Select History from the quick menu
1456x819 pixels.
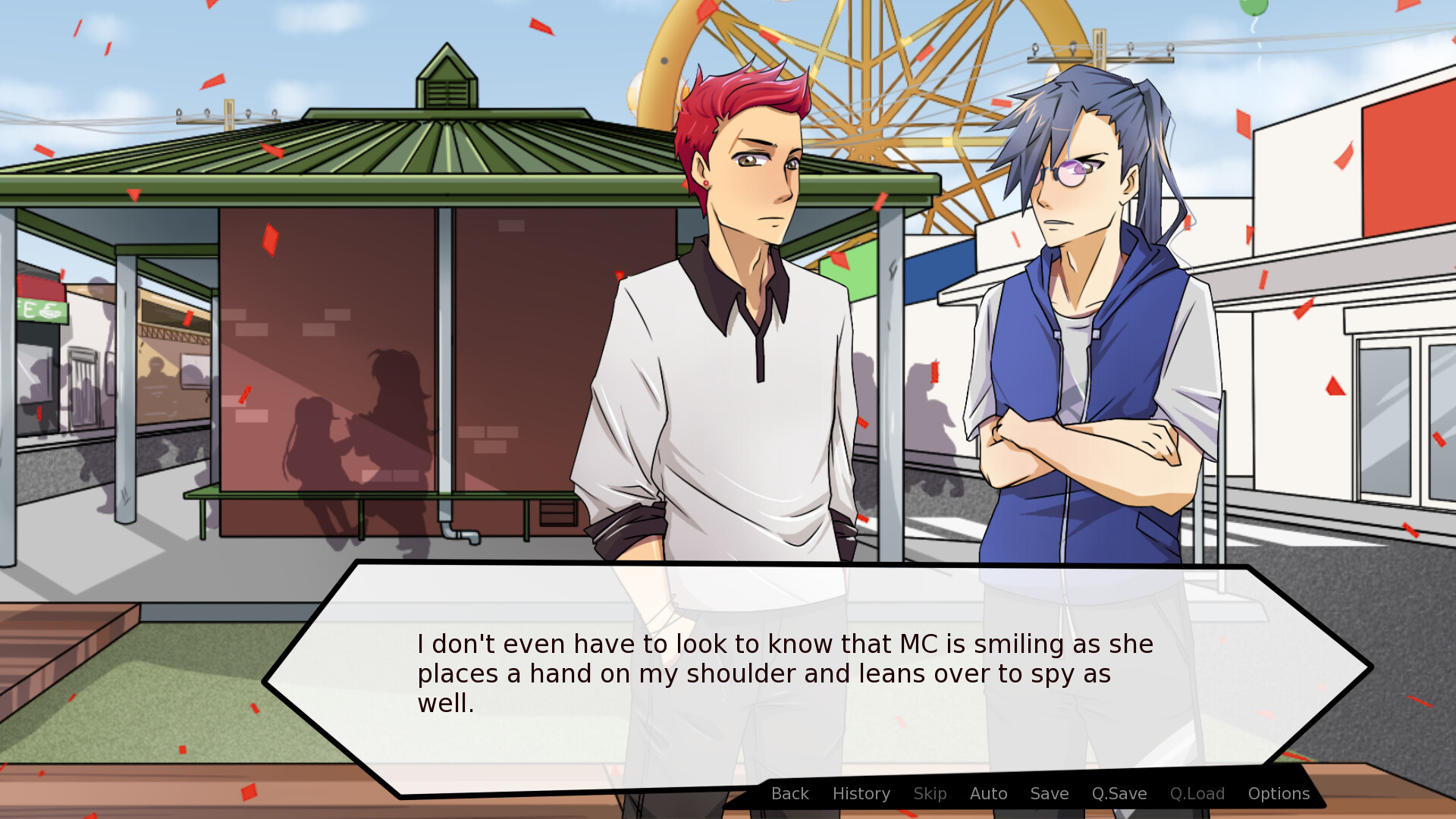point(861,793)
